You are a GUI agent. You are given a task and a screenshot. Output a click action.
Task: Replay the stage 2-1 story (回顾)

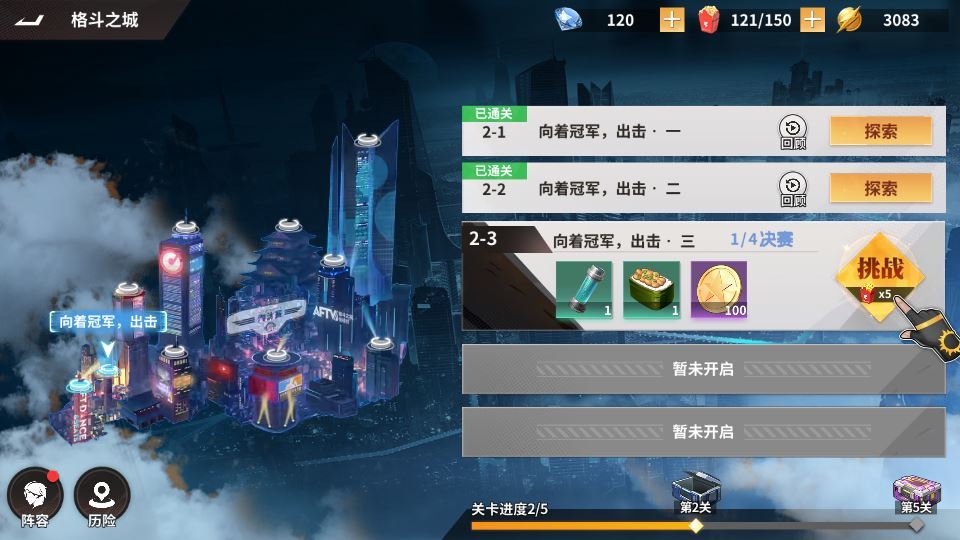pyautogui.click(x=792, y=132)
